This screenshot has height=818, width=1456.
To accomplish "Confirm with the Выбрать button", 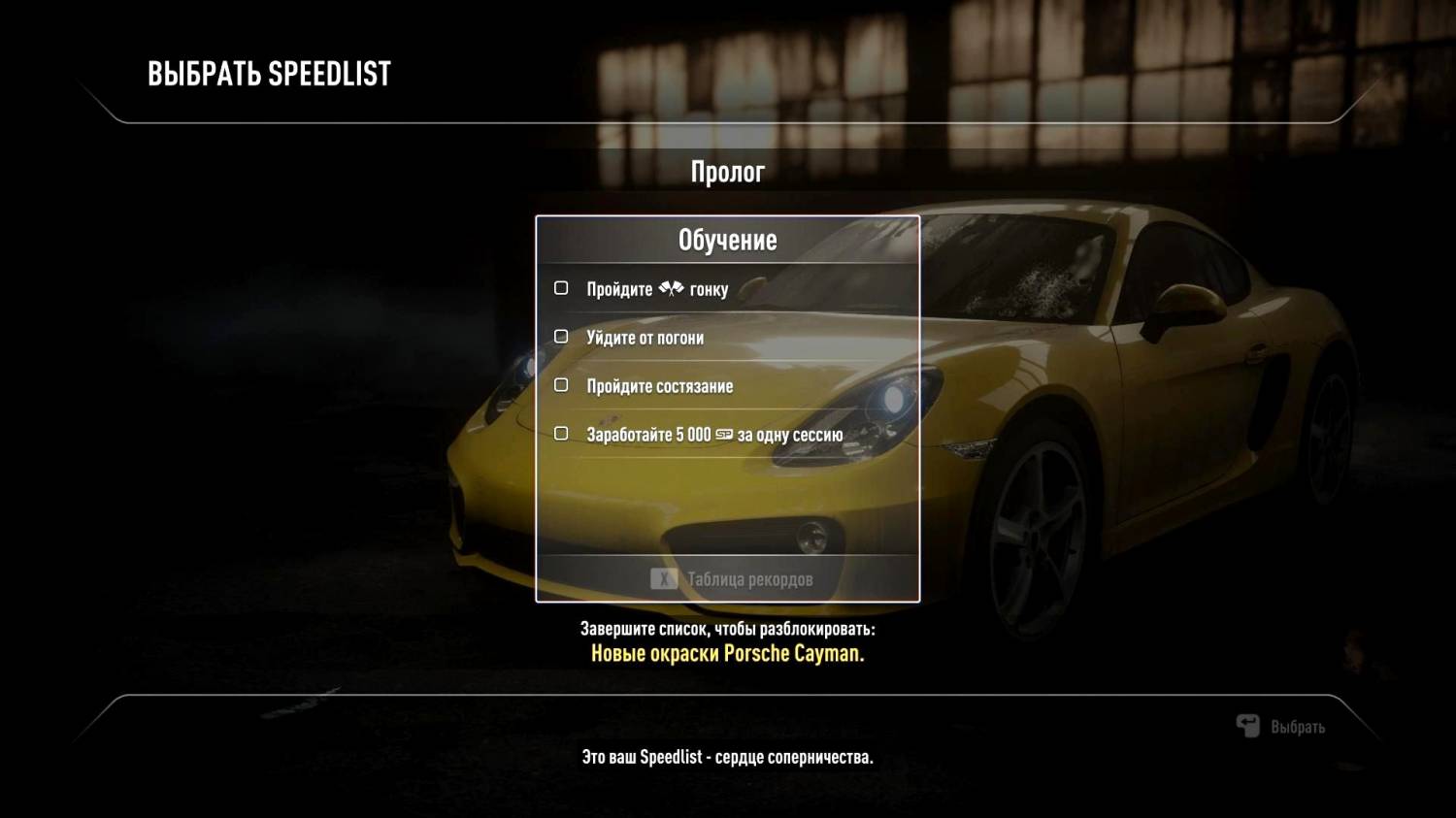I will tap(1281, 727).
